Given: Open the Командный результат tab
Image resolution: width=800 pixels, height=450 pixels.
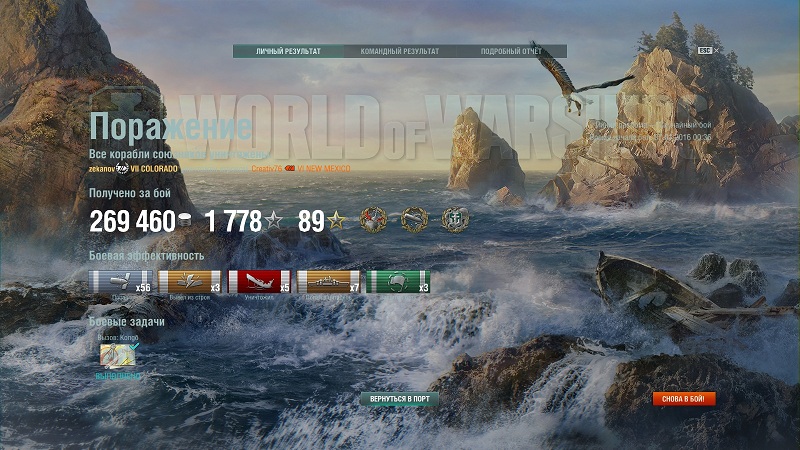Looking at the screenshot, I should (x=399, y=51).
